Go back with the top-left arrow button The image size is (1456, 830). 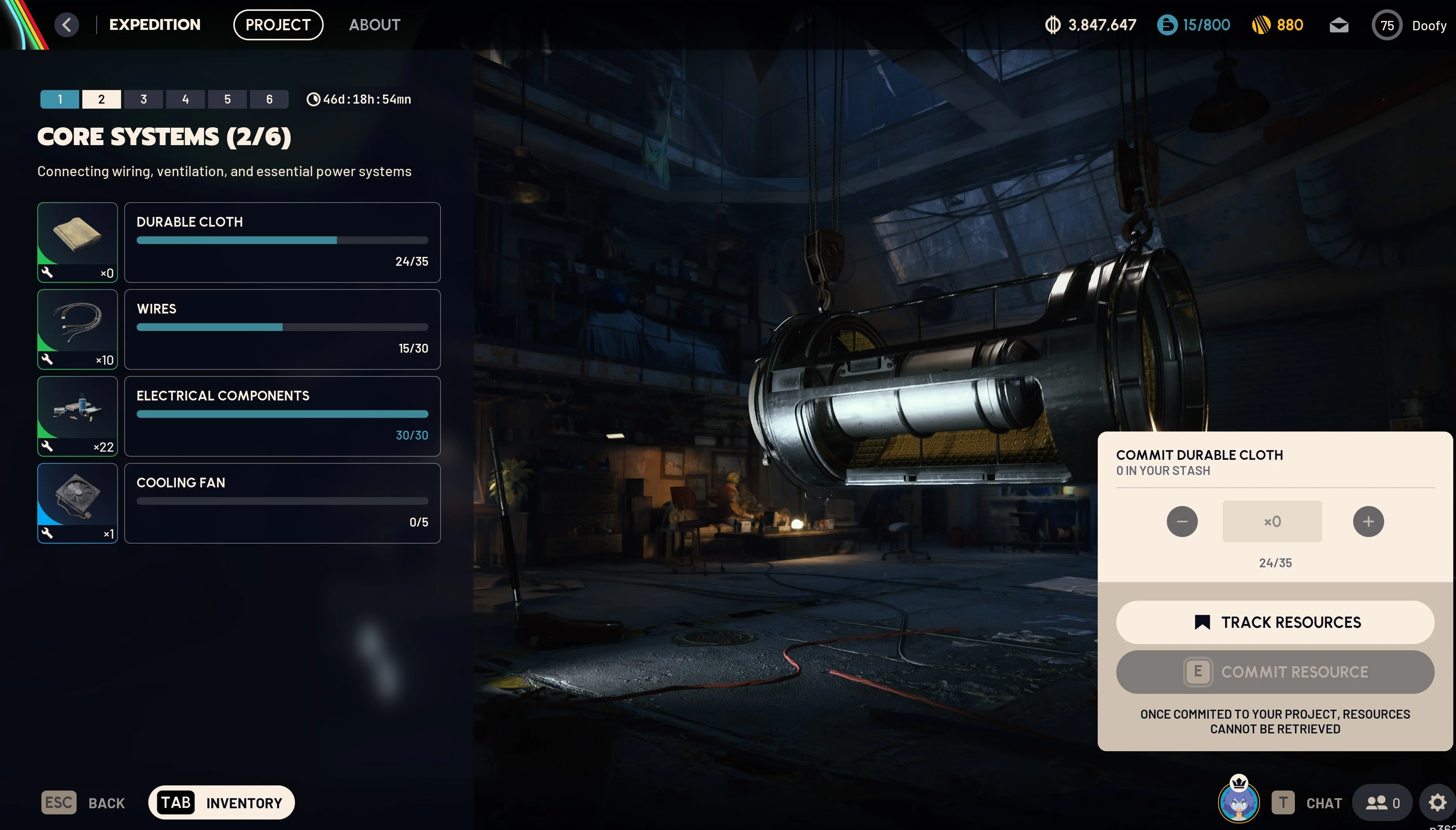click(x=67, y=25)
